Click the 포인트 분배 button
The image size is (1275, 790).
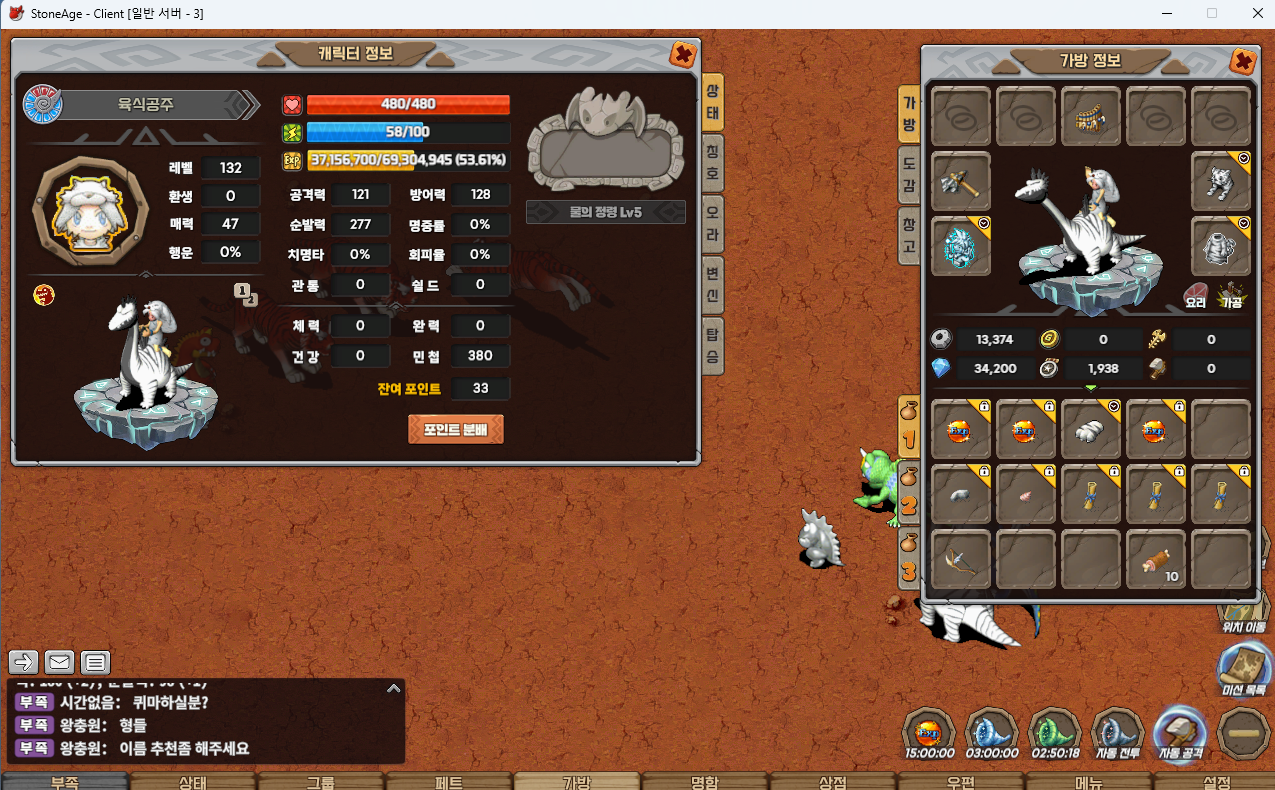tap(455, 430)
